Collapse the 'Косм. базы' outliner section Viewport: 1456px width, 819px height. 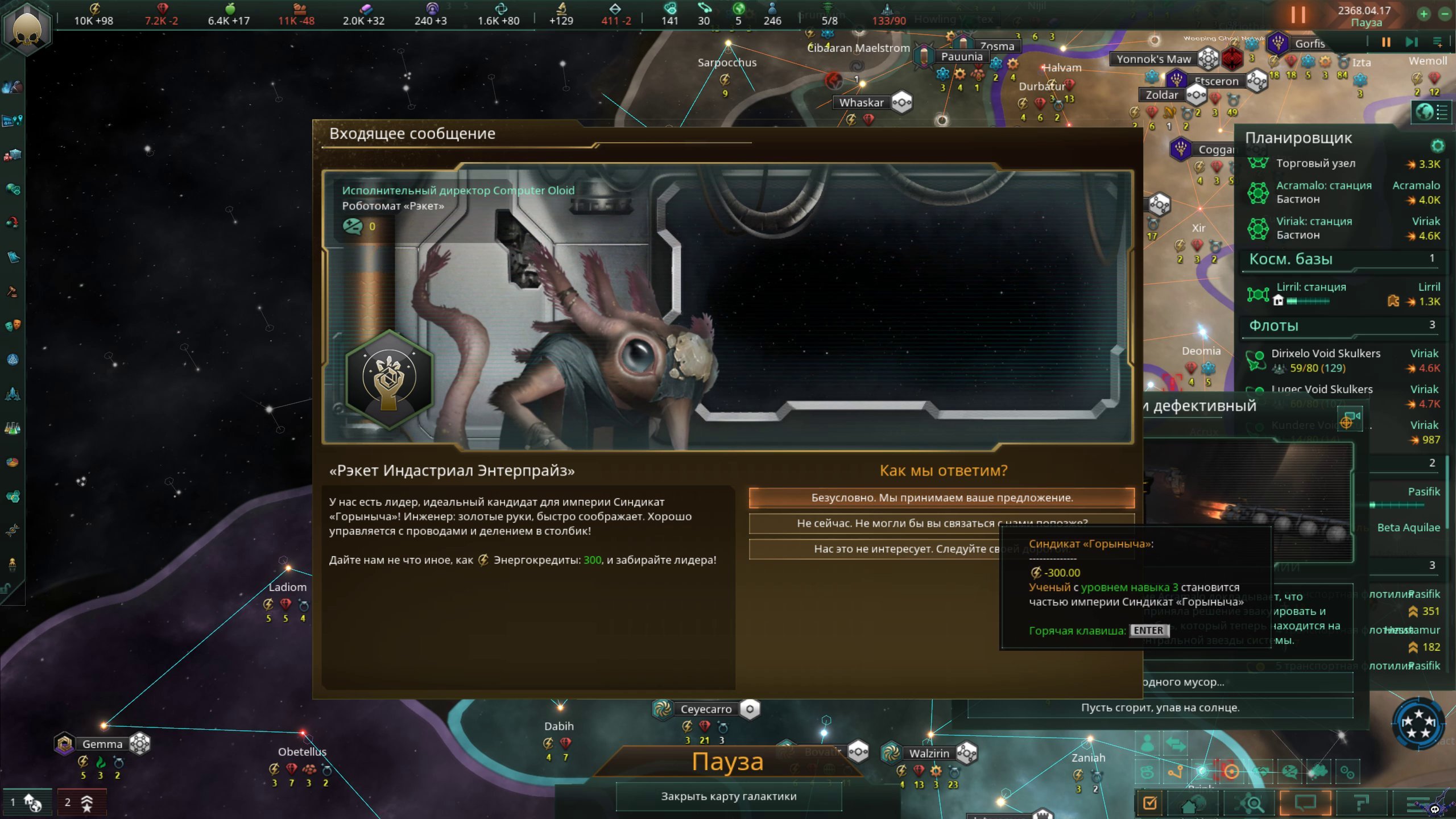(1291, 259)
